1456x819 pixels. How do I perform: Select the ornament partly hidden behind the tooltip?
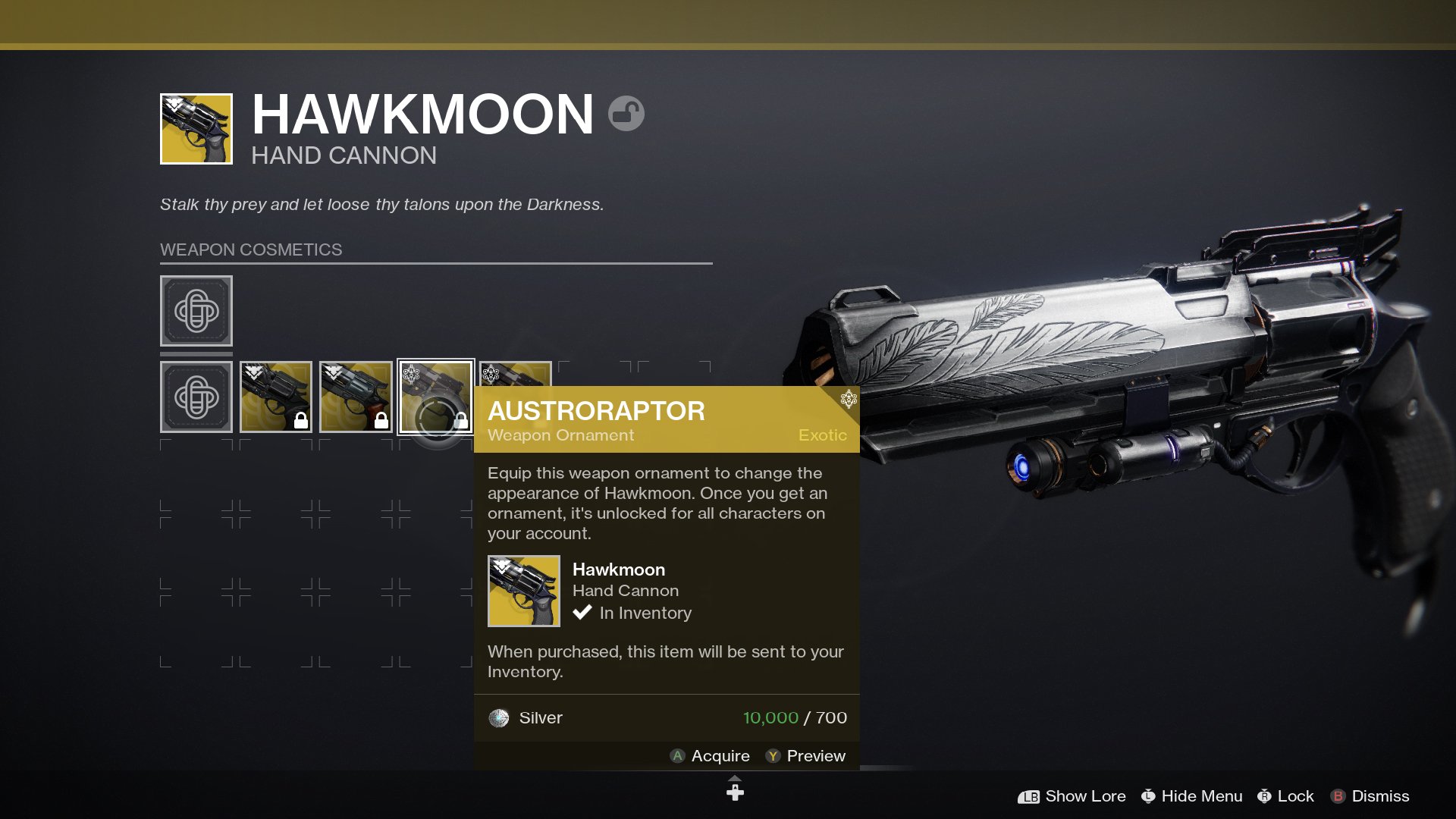click(516, 374)
